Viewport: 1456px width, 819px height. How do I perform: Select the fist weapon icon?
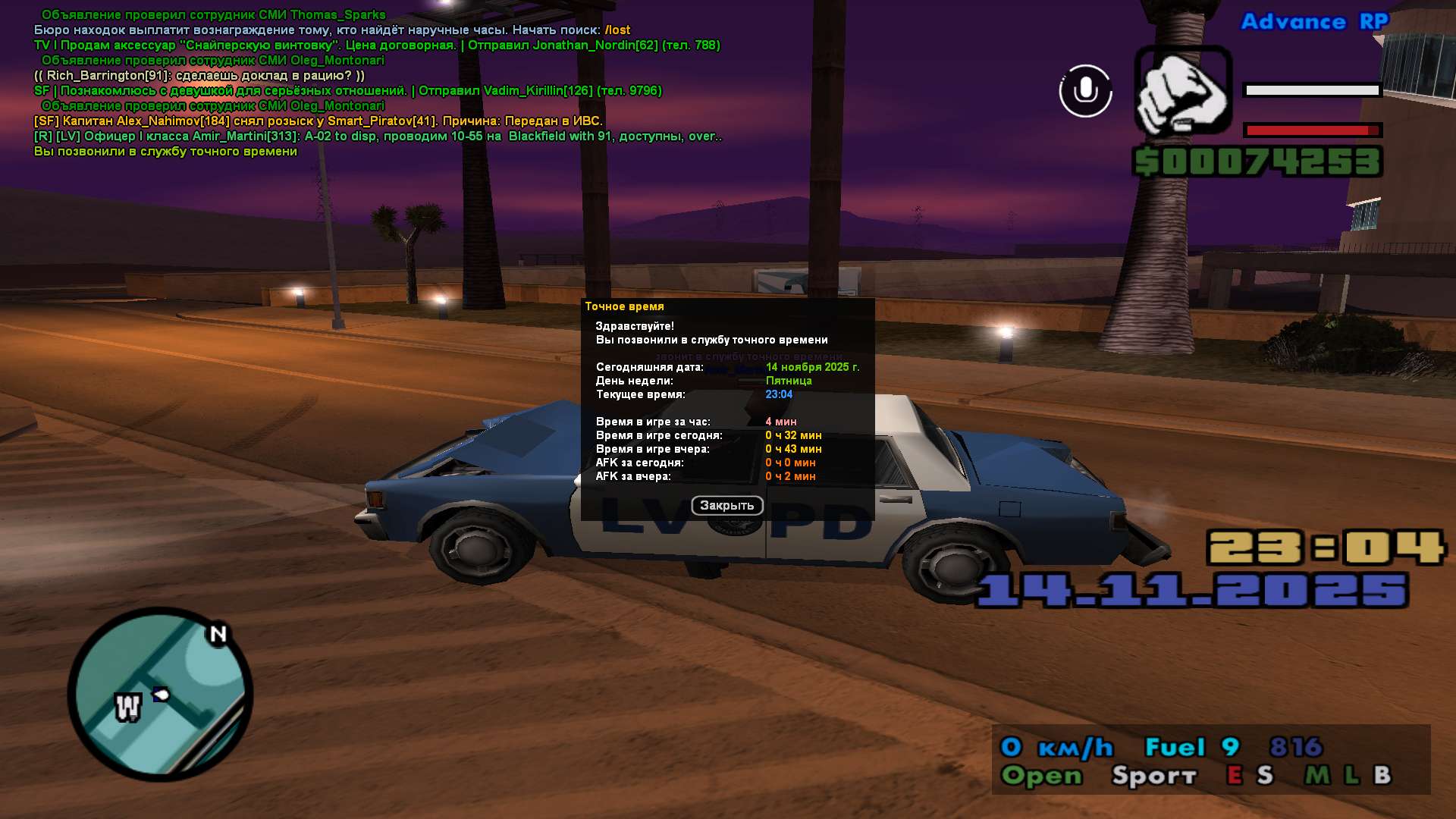coord(1183,92)
